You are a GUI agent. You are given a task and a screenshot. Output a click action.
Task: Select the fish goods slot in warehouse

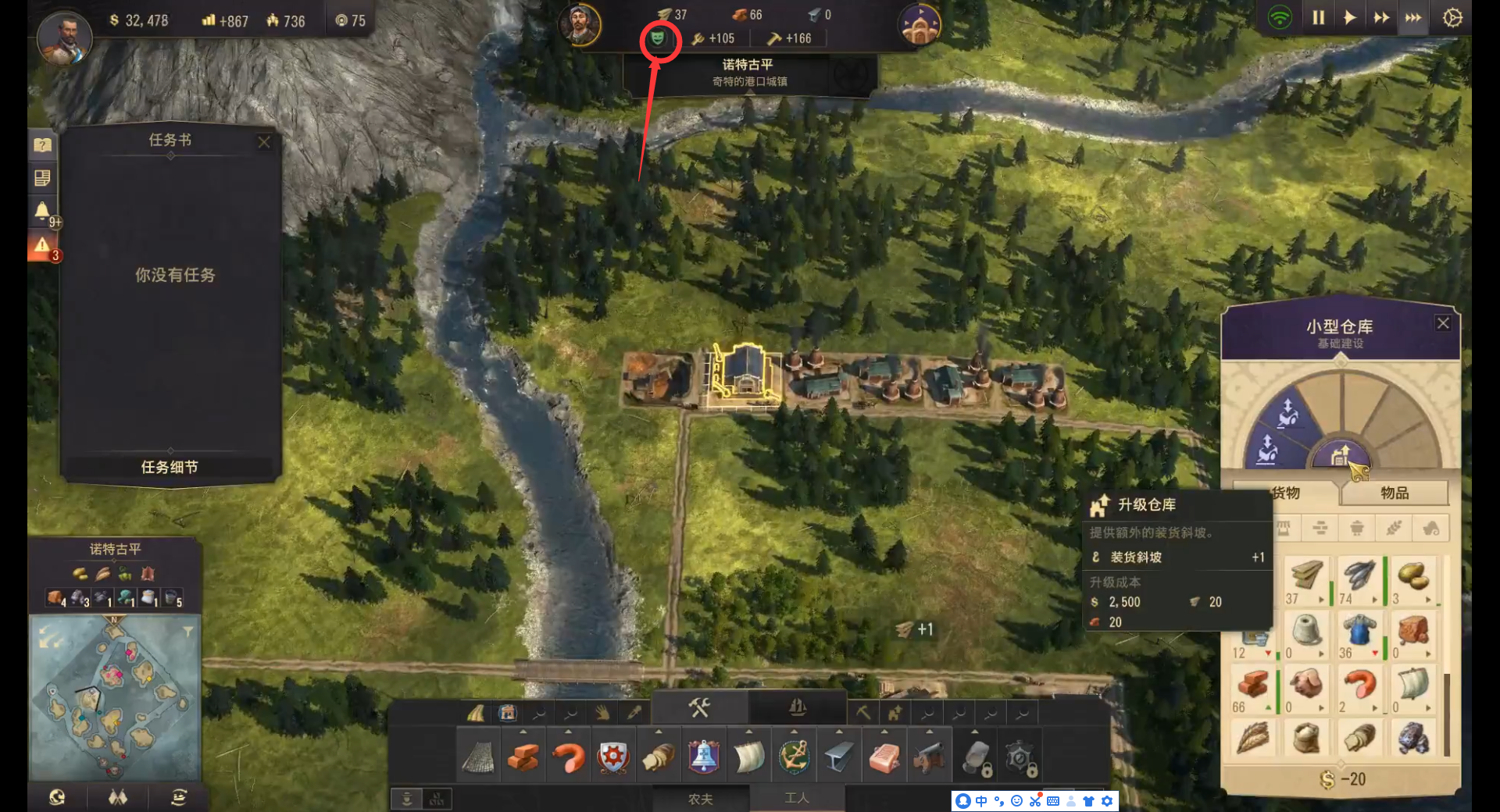1359,576
